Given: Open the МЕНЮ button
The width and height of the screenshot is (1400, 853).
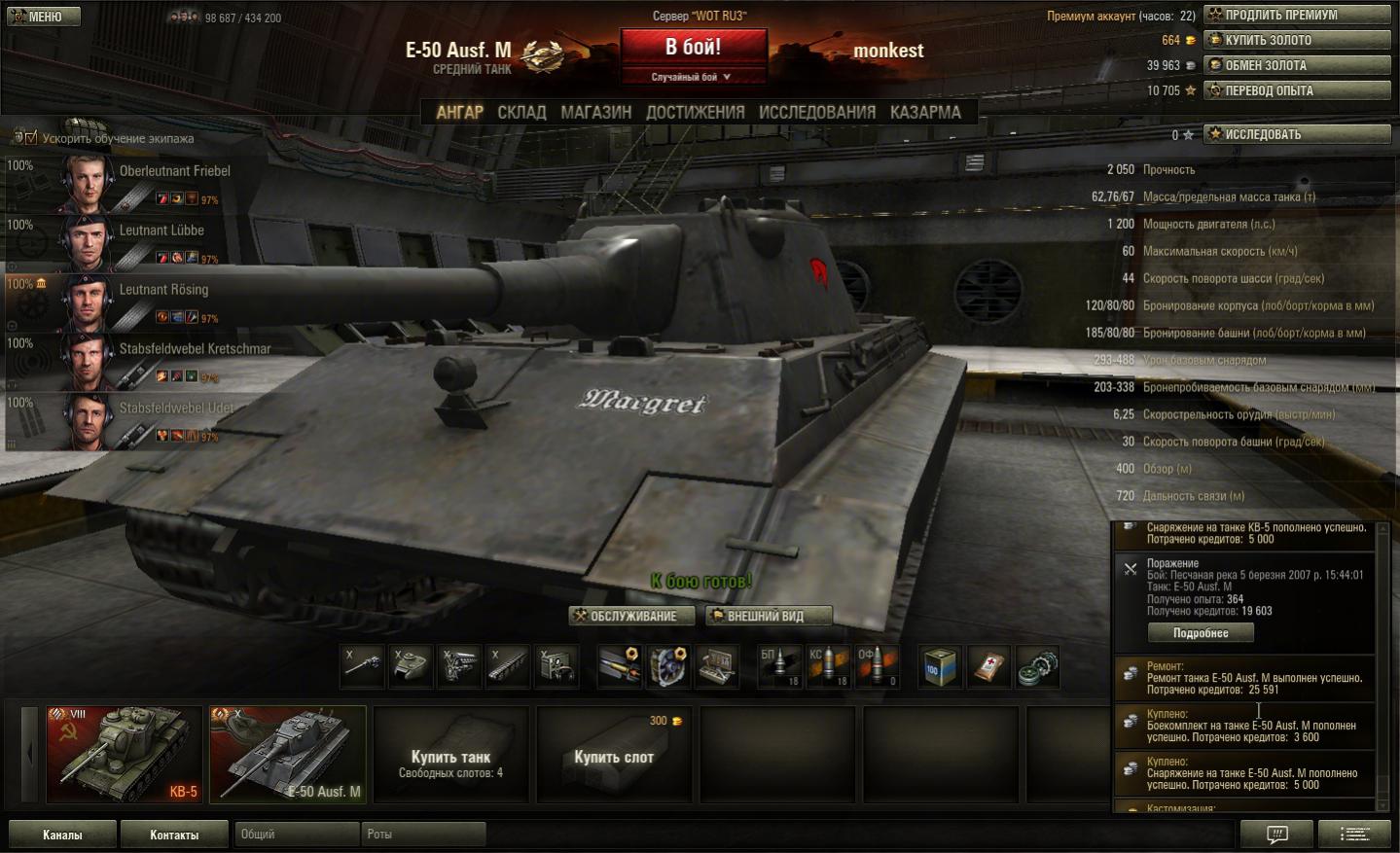Looking at the screenshot, I should 43,17.
